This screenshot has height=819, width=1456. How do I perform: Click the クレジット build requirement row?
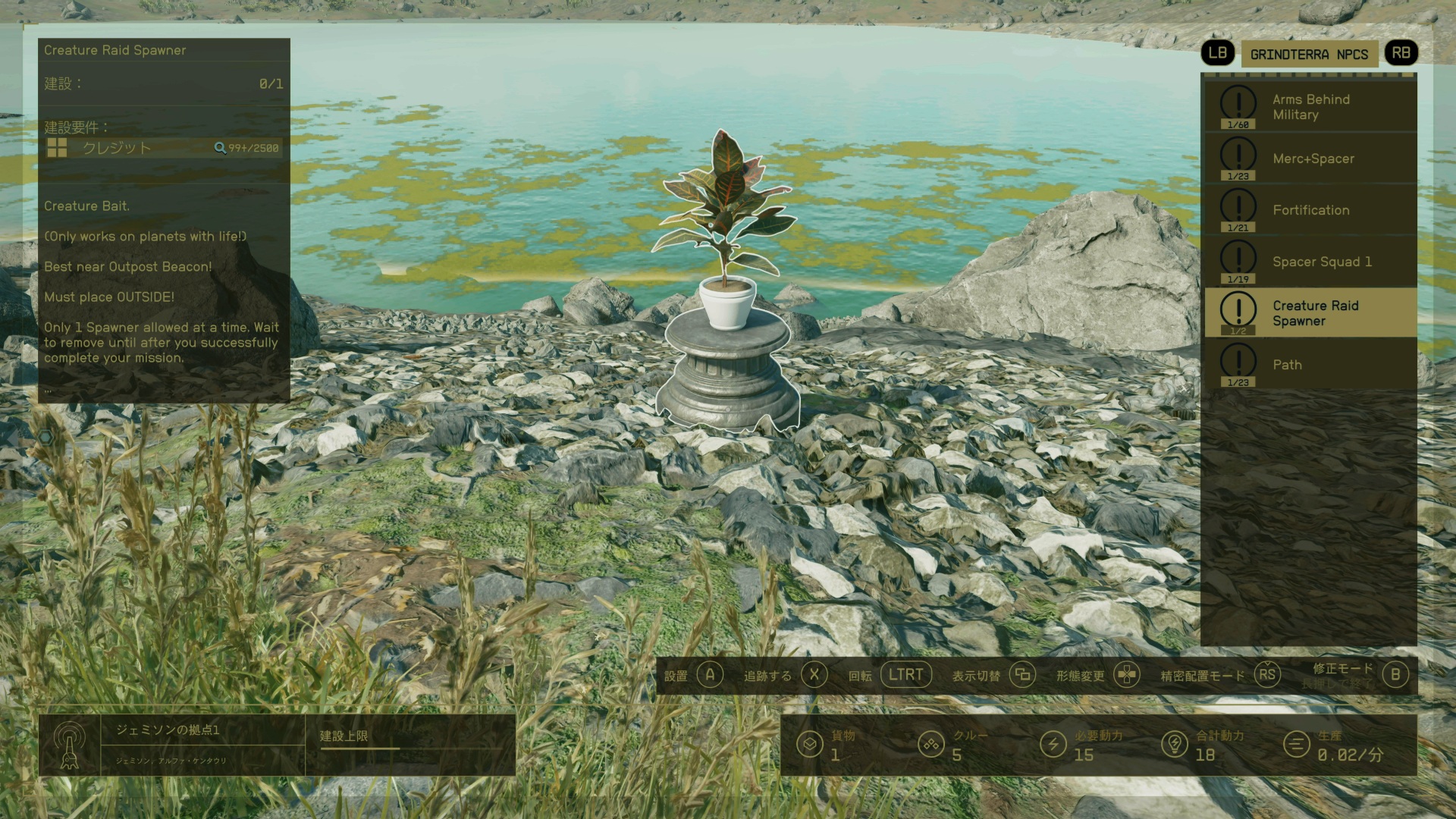point(163,148)
